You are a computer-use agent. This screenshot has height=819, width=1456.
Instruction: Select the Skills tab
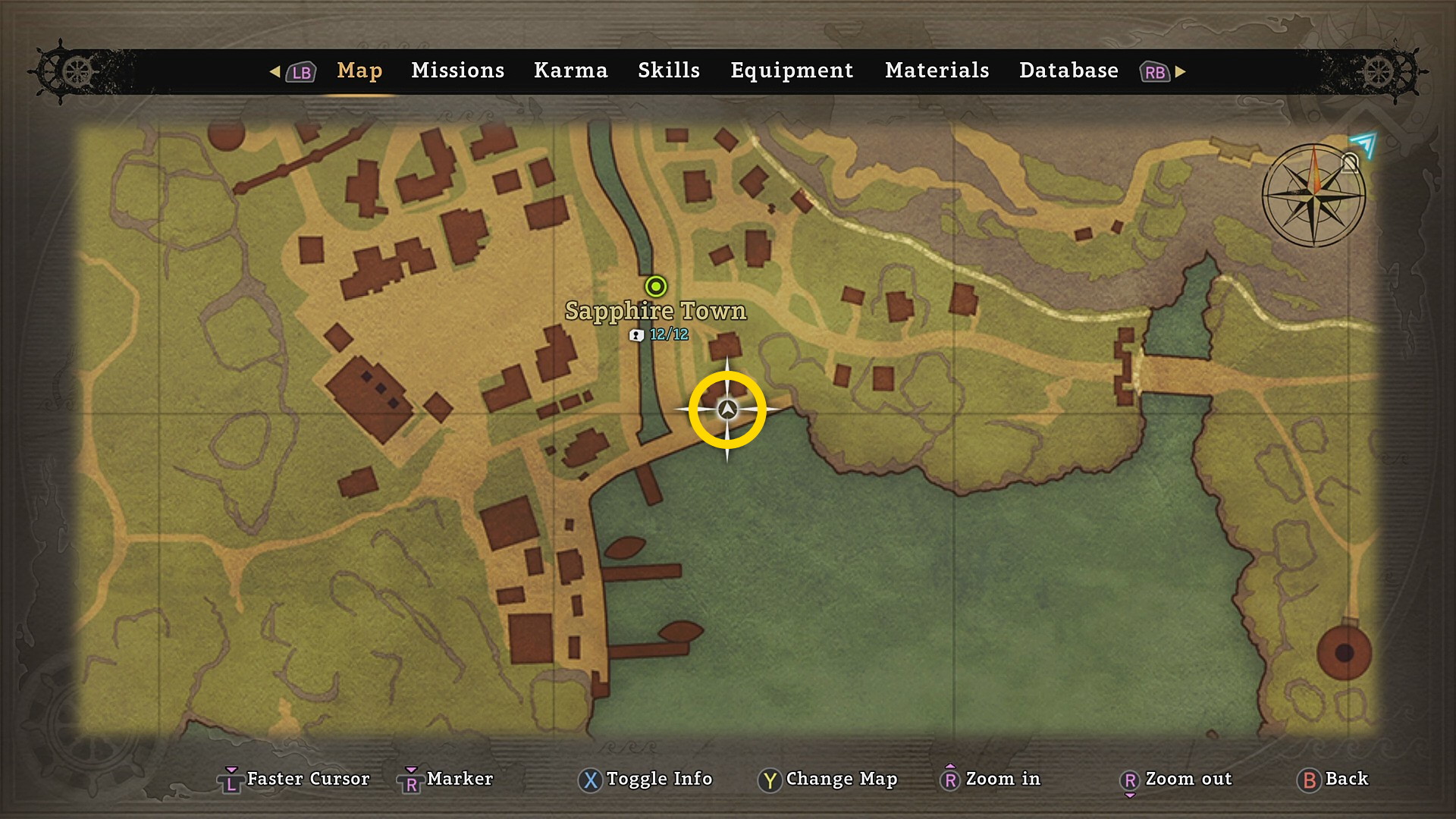pos(668,71)
